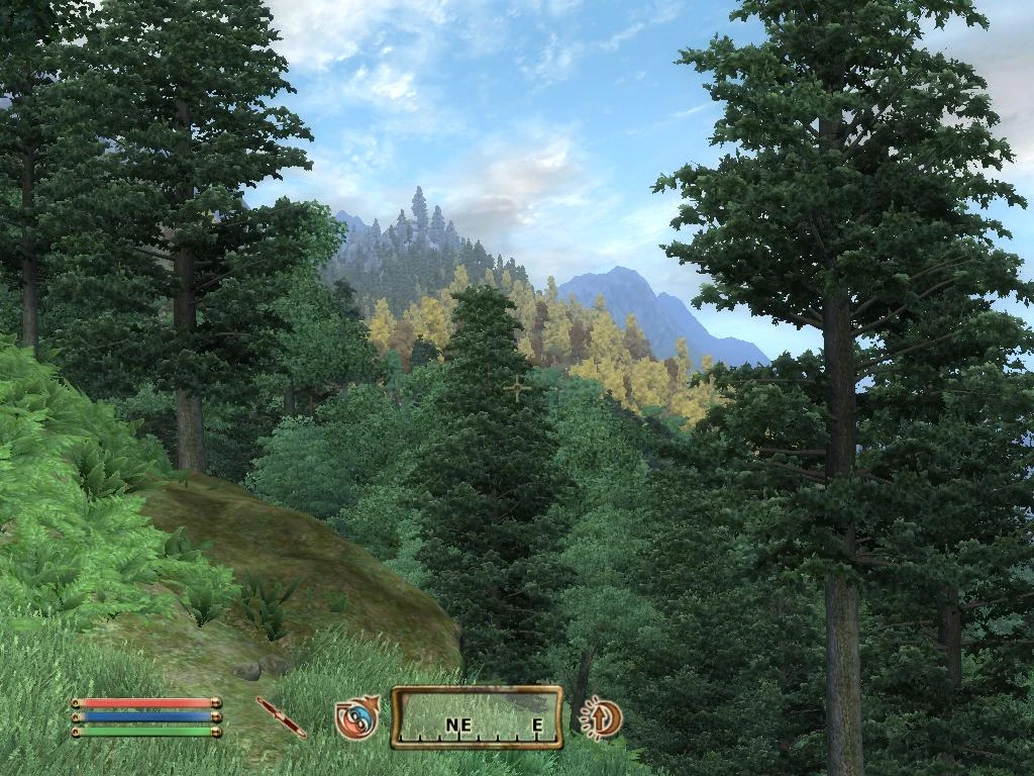Click the compass direction bar
Screen dimensions: 1034x776
pyautogui.click(x=477, y=717)
